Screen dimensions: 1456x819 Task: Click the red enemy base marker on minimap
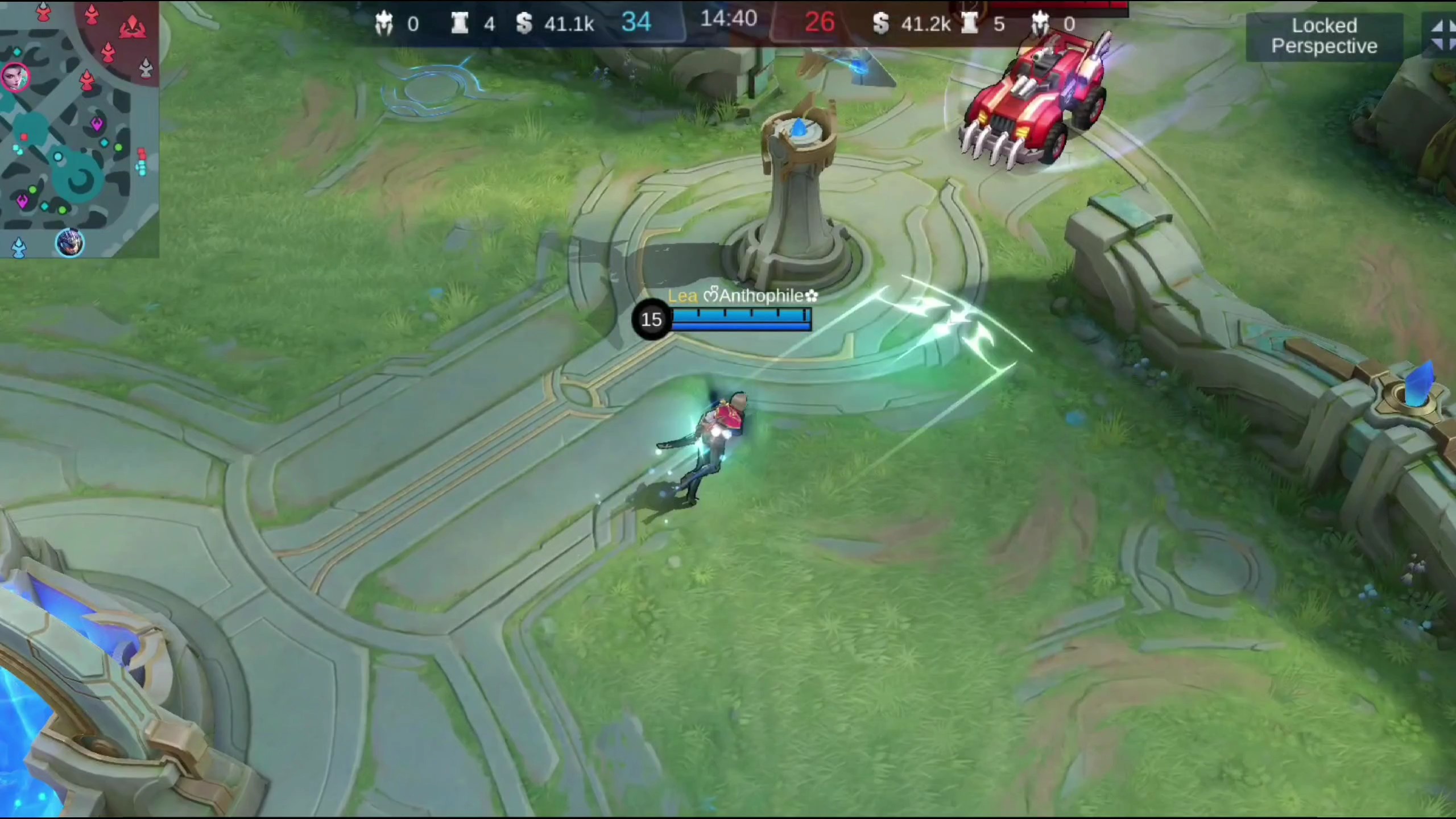point(132,26)
